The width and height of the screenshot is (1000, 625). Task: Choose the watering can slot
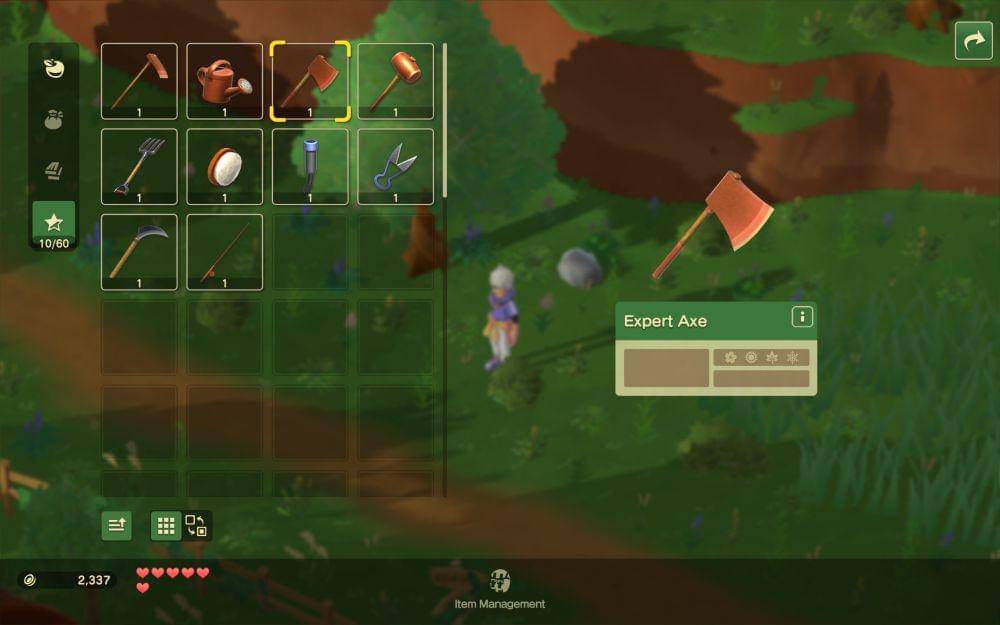[224, 81]
